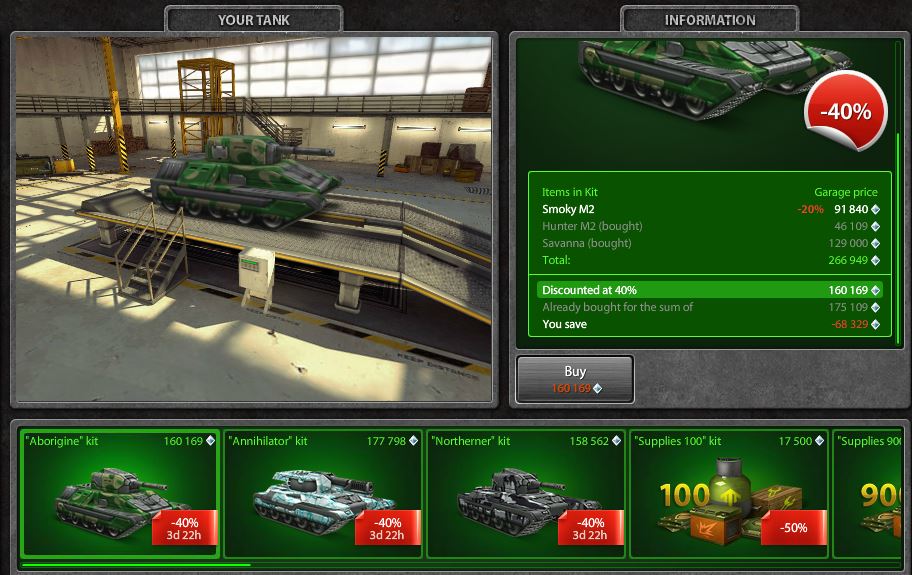The width and height of the screenshot is (912, 575).
Task: Select the "Aborigine" kit card
Action: (x=120, y=493)
